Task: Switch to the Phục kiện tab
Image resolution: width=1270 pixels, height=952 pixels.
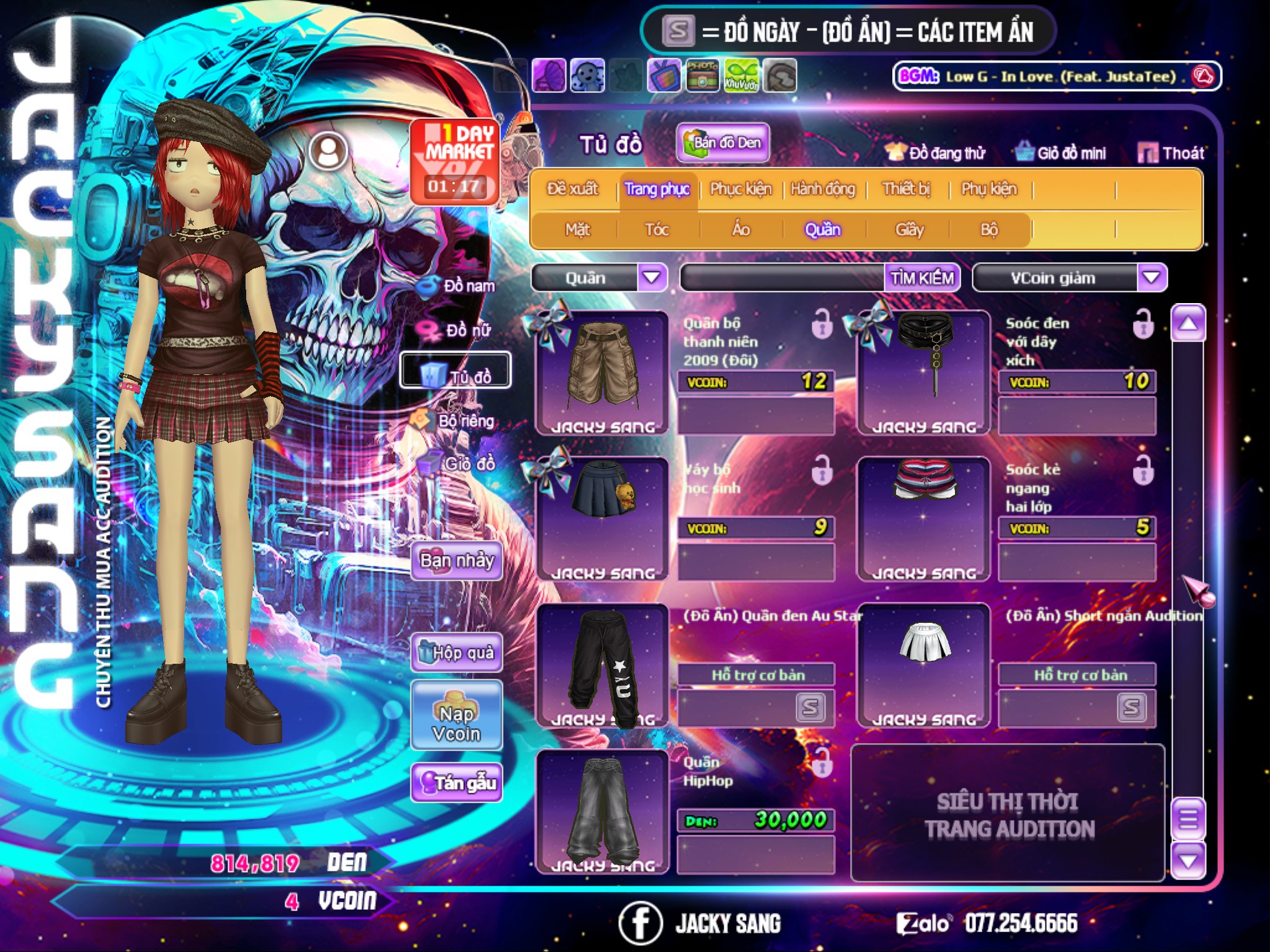Action: point(740,189)
